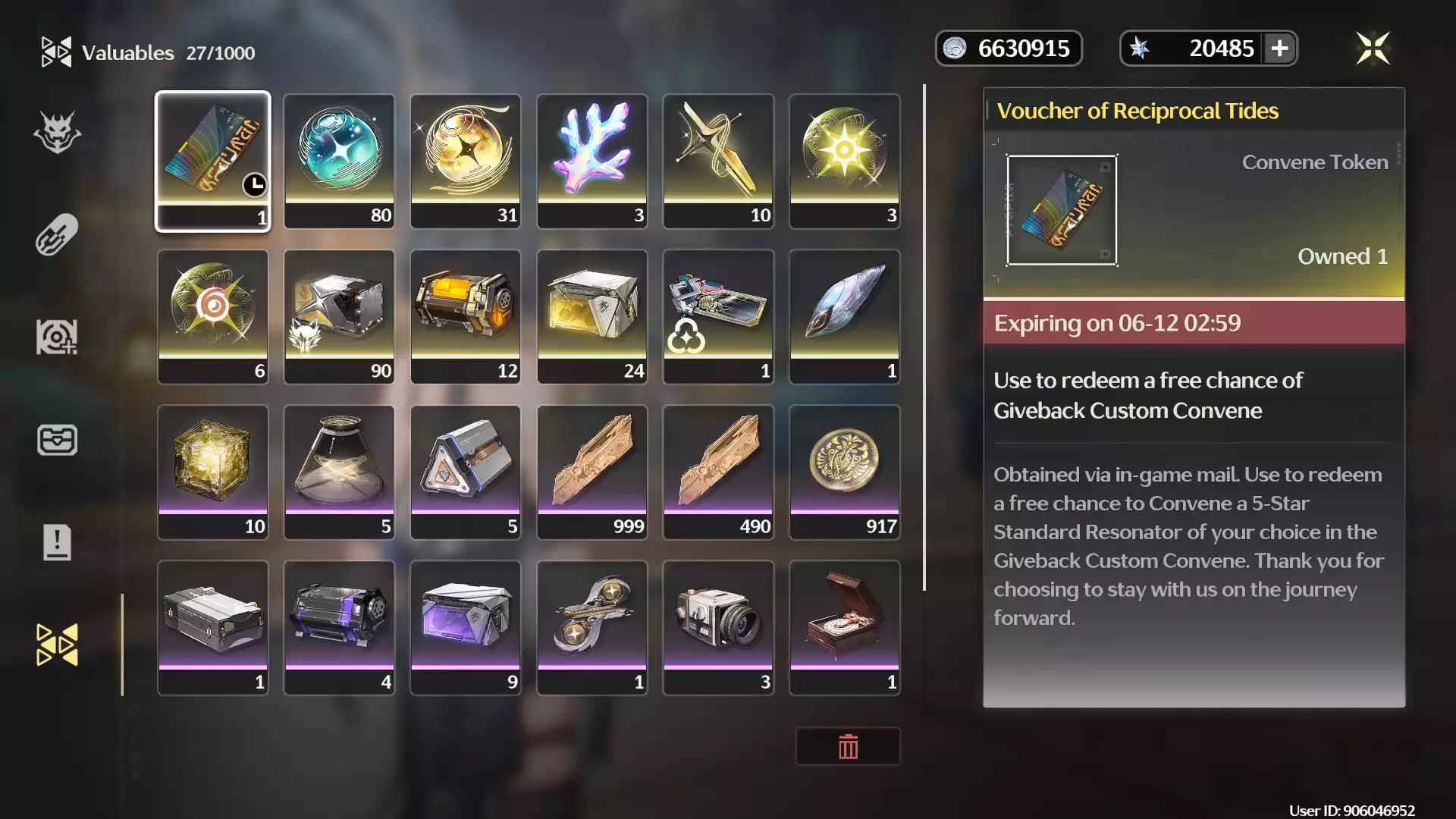
Task: Open the exclamation mark category tab
Action: pos(57,542)
